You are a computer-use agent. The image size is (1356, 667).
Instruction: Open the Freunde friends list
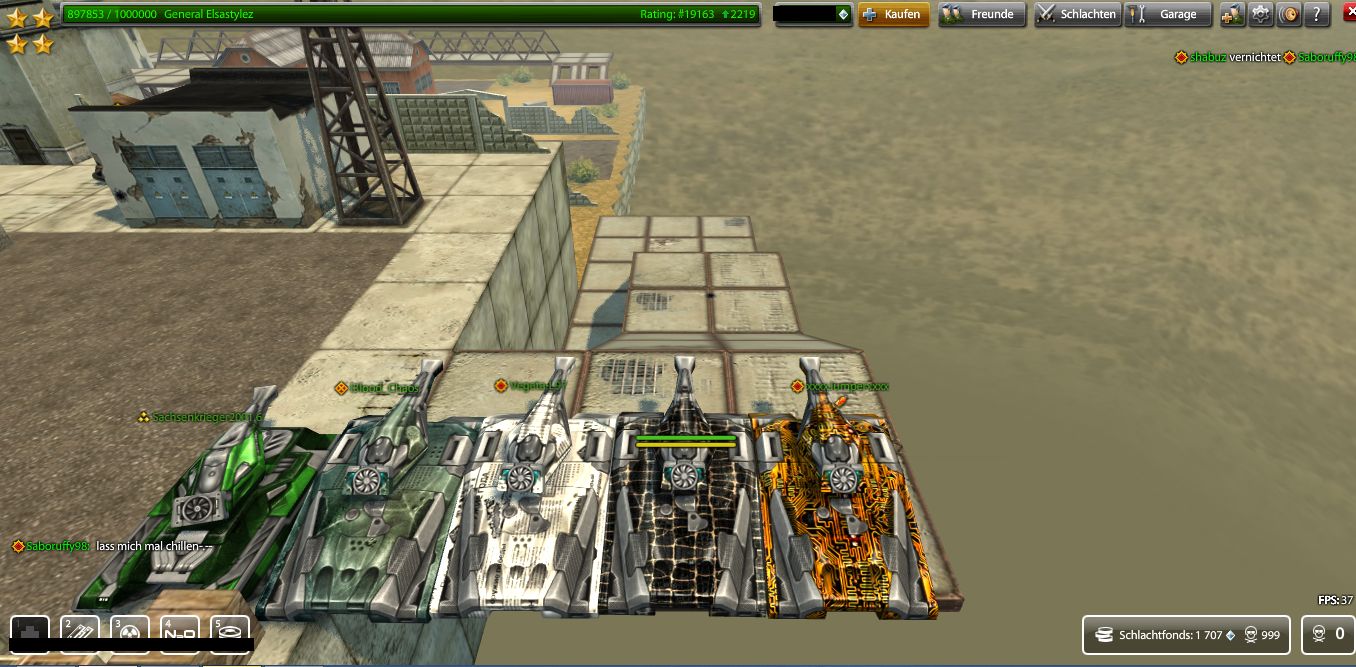tap(981, 14)
